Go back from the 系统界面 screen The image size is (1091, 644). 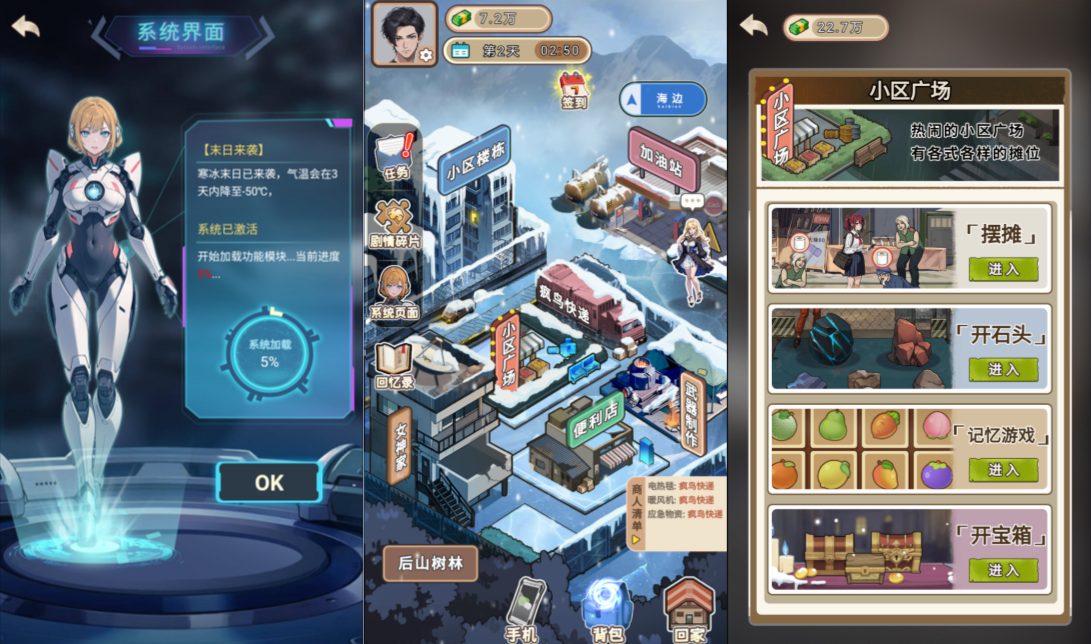[26, 26]
